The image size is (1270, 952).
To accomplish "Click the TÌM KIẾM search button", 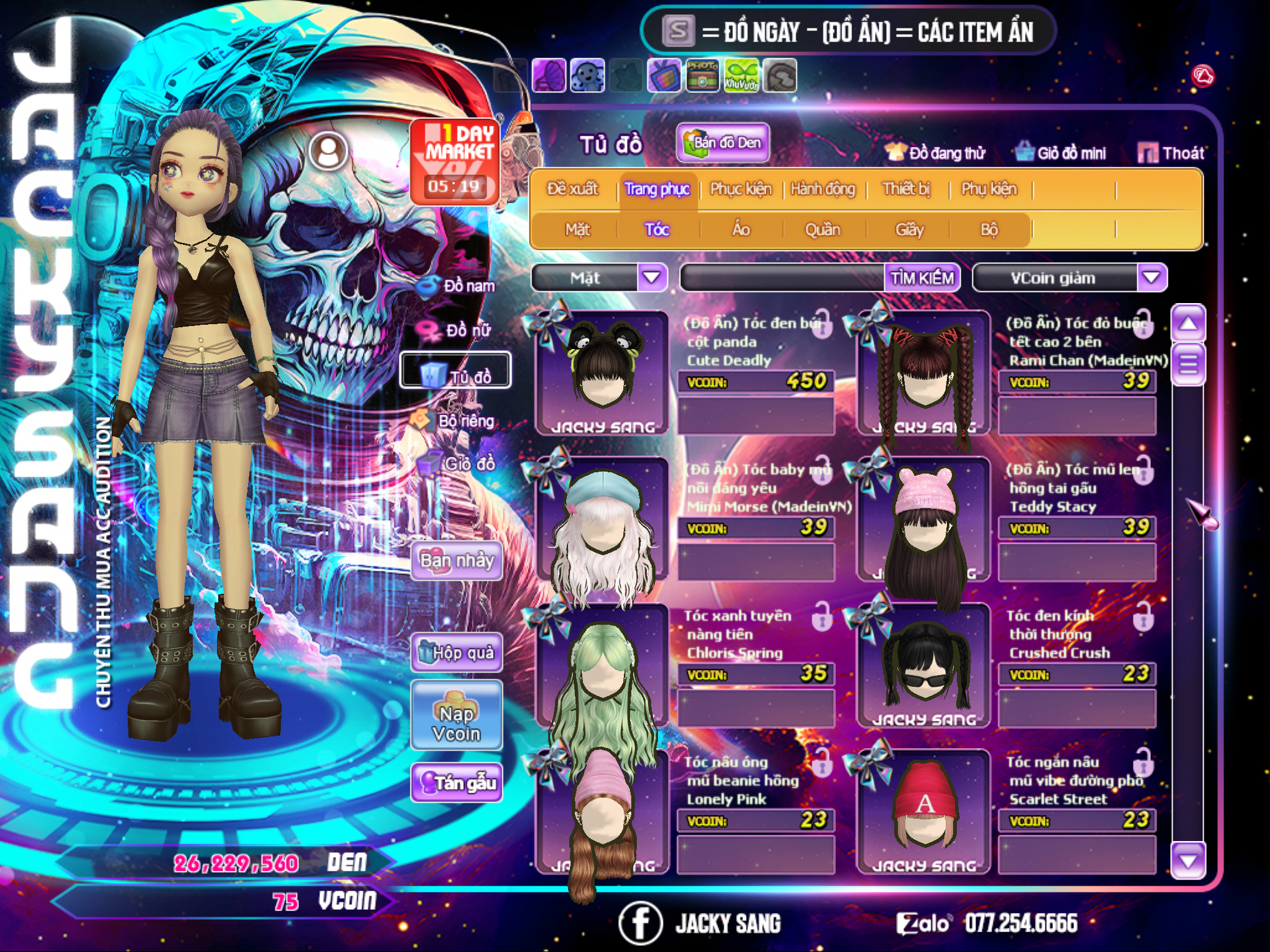I will click(921, 278).
